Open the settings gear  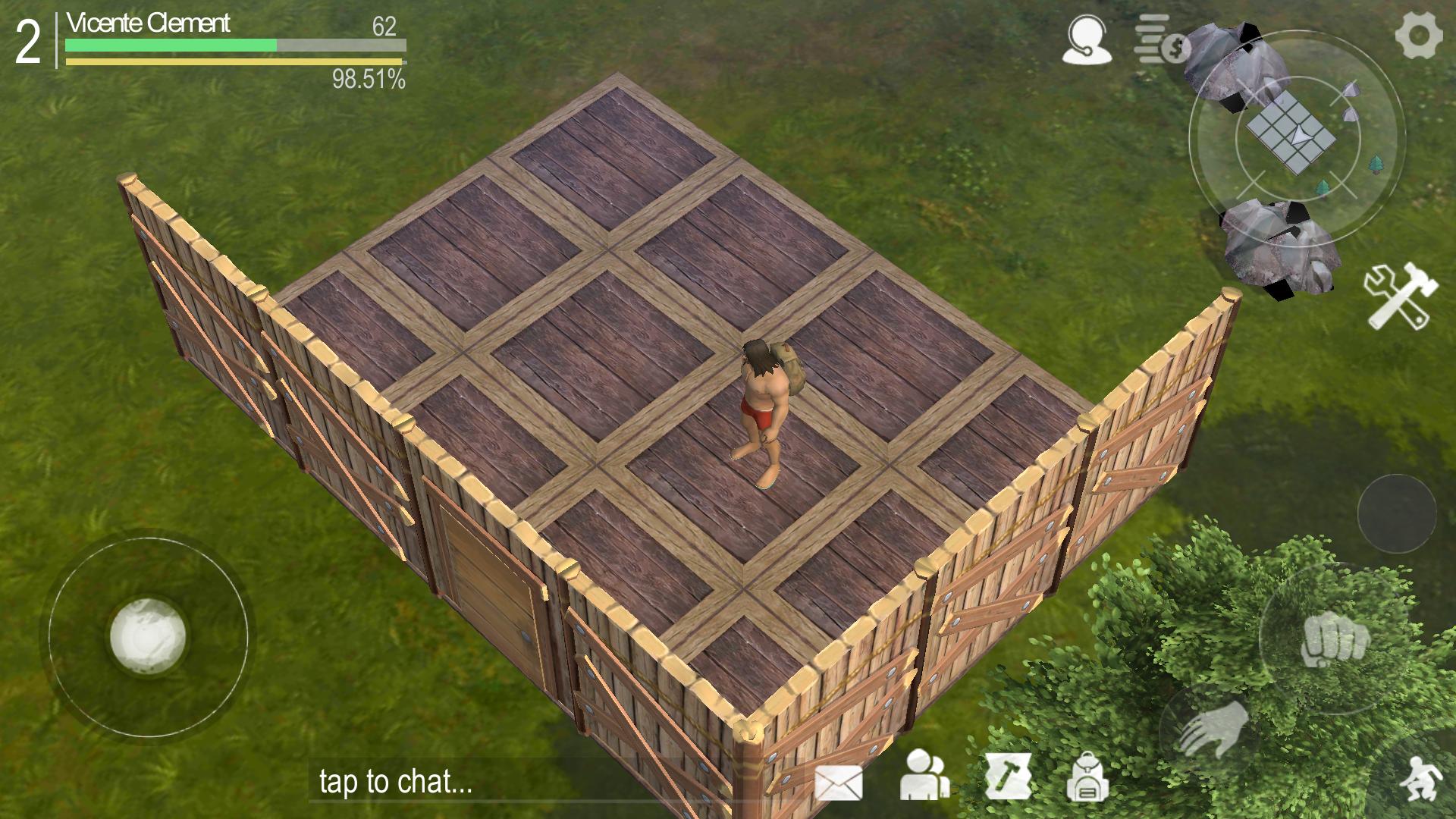click(x=1420, y=34)
